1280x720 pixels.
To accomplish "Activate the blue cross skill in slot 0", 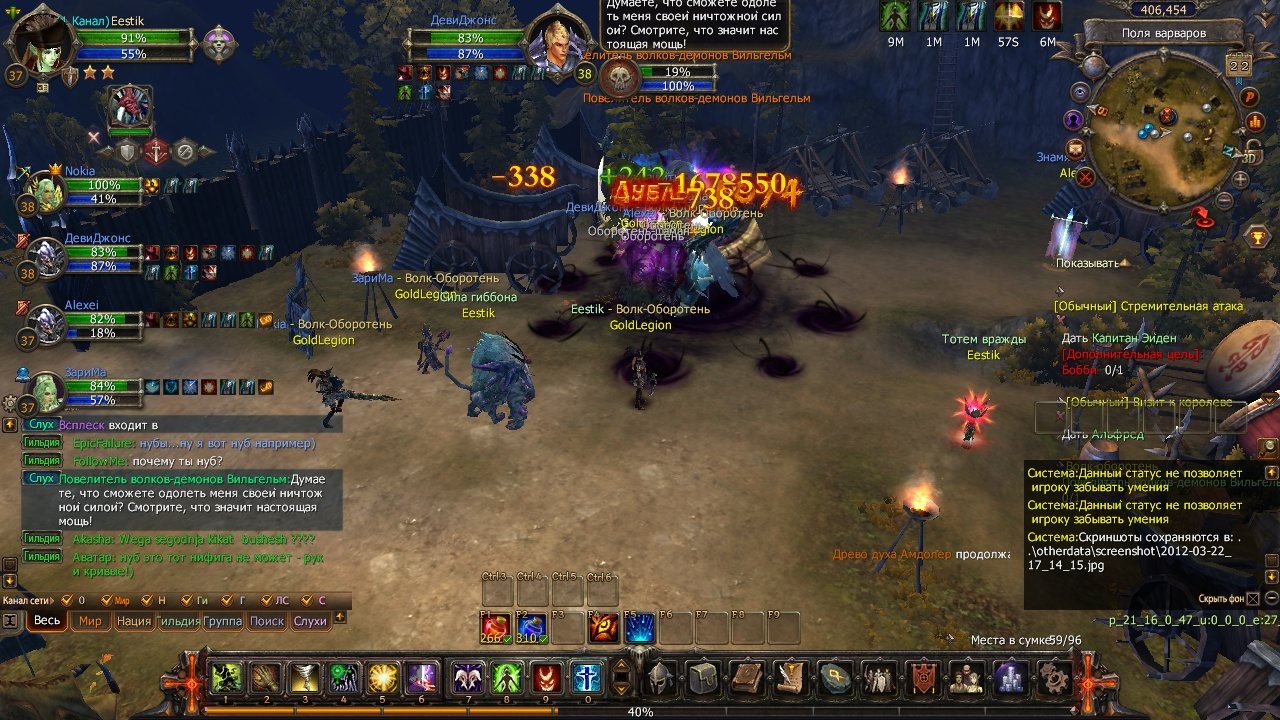I will coord(586,678).
